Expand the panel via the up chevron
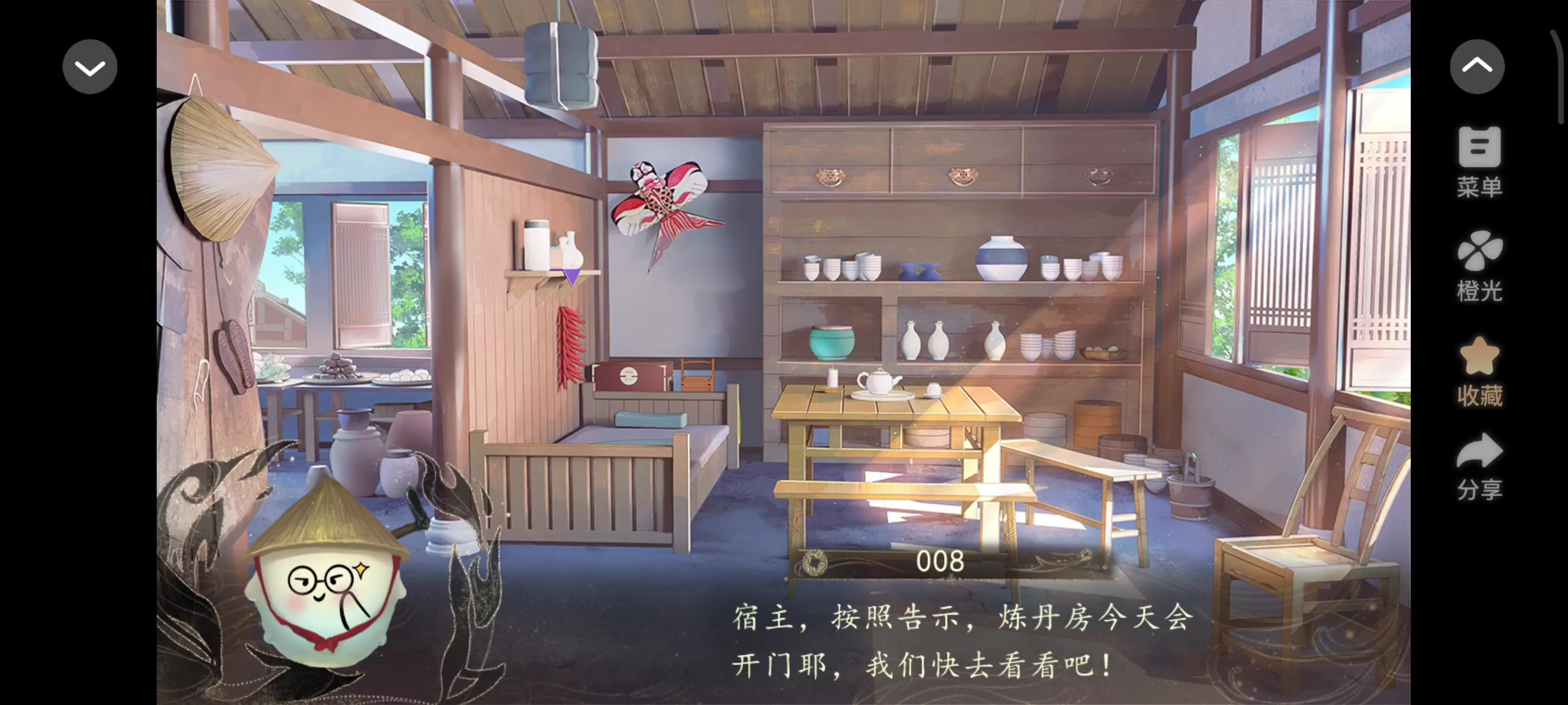1568x705 pixels. 1478,66
